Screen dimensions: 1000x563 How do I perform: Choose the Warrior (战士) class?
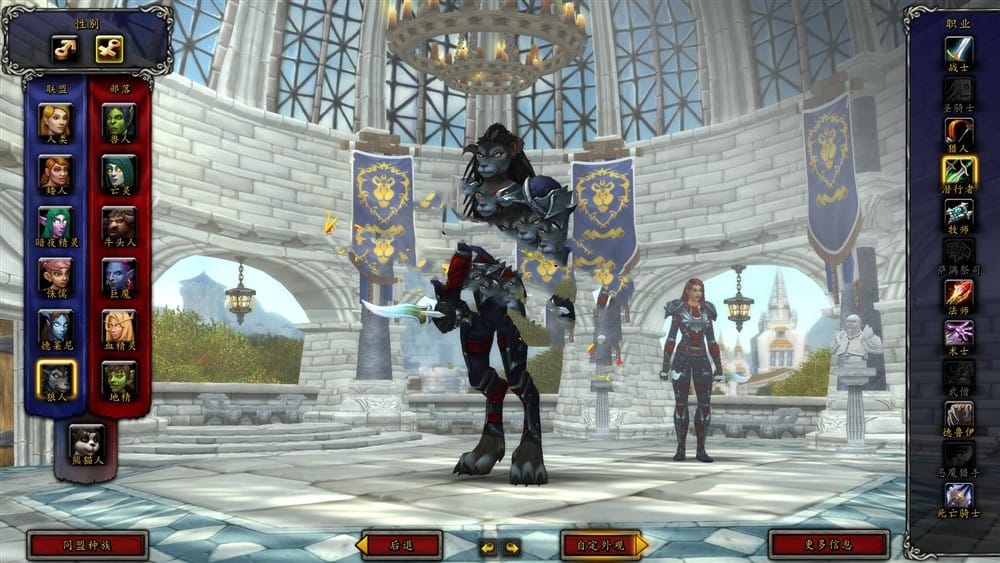(x=959, y=49)
